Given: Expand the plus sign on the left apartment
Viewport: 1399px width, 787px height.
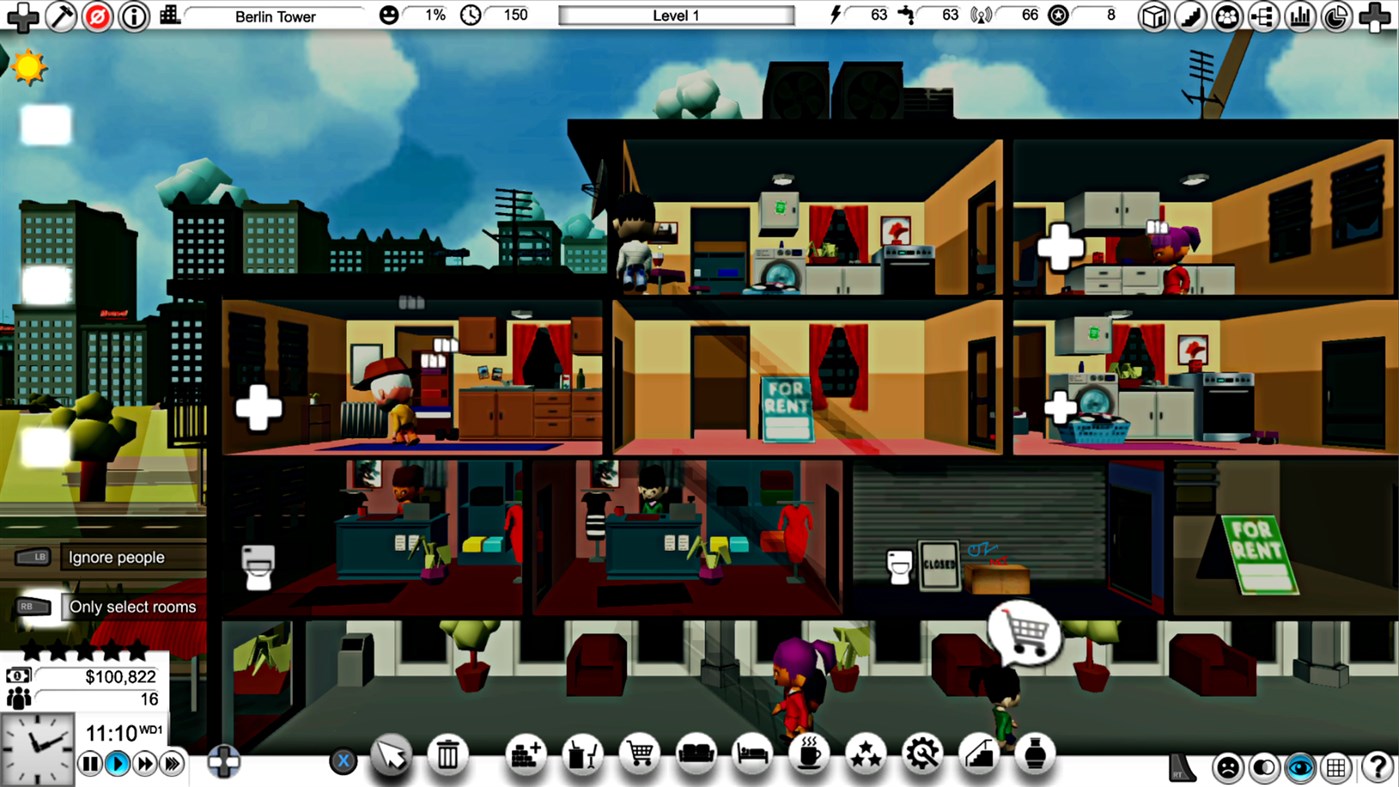Looking at the screenshot, I should 258,406.
